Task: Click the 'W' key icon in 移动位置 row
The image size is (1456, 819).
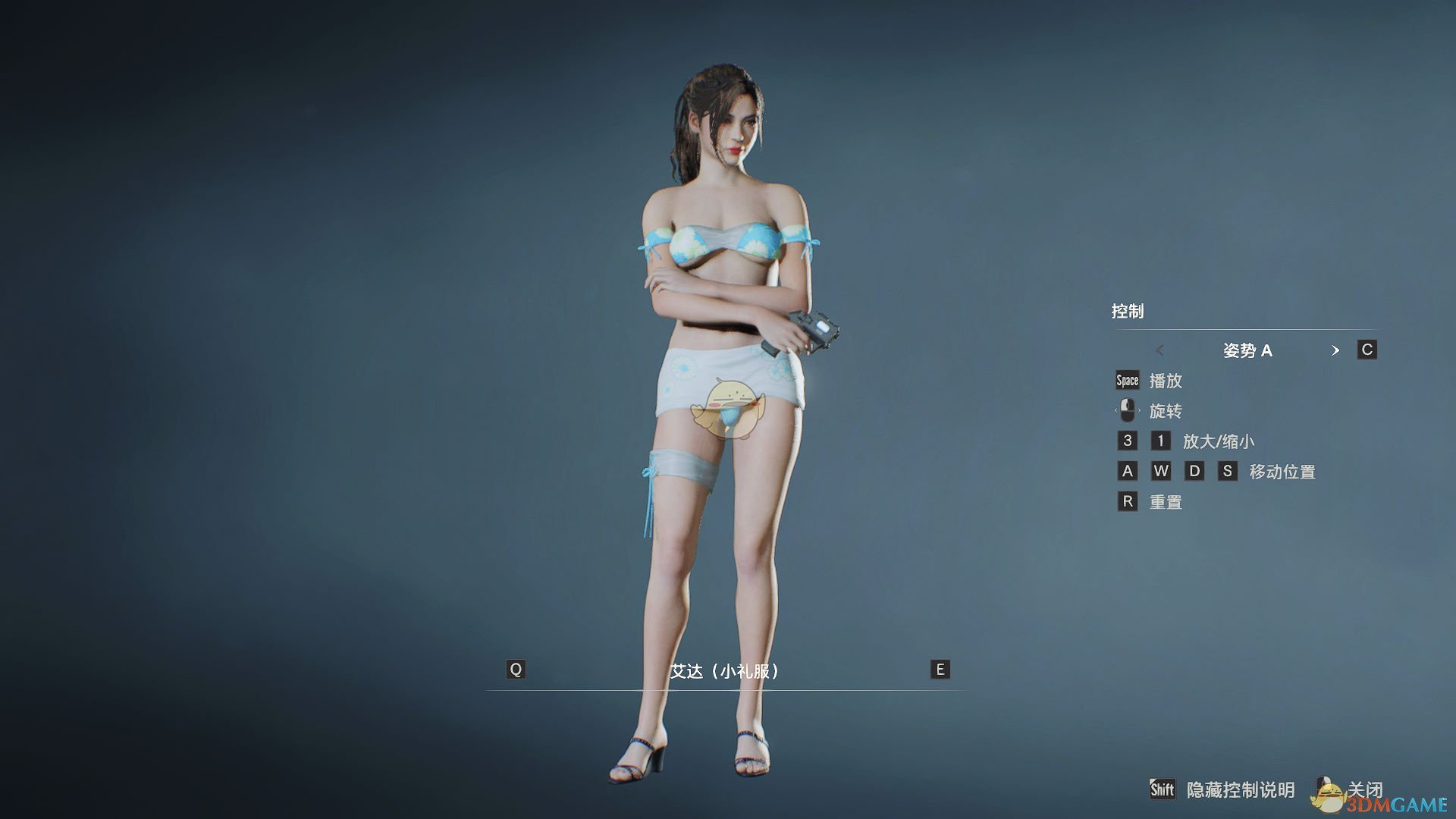Action: 1161,471
